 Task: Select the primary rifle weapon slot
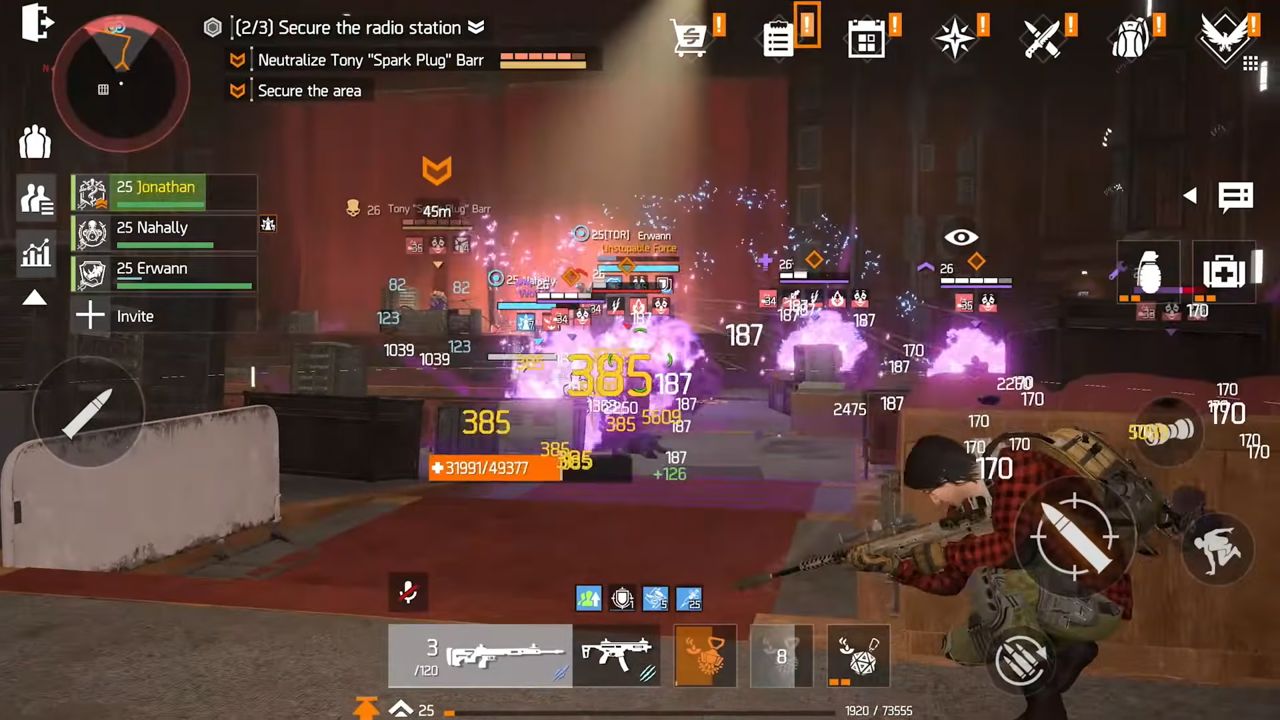pyautogui.click(x=480, y=656)
